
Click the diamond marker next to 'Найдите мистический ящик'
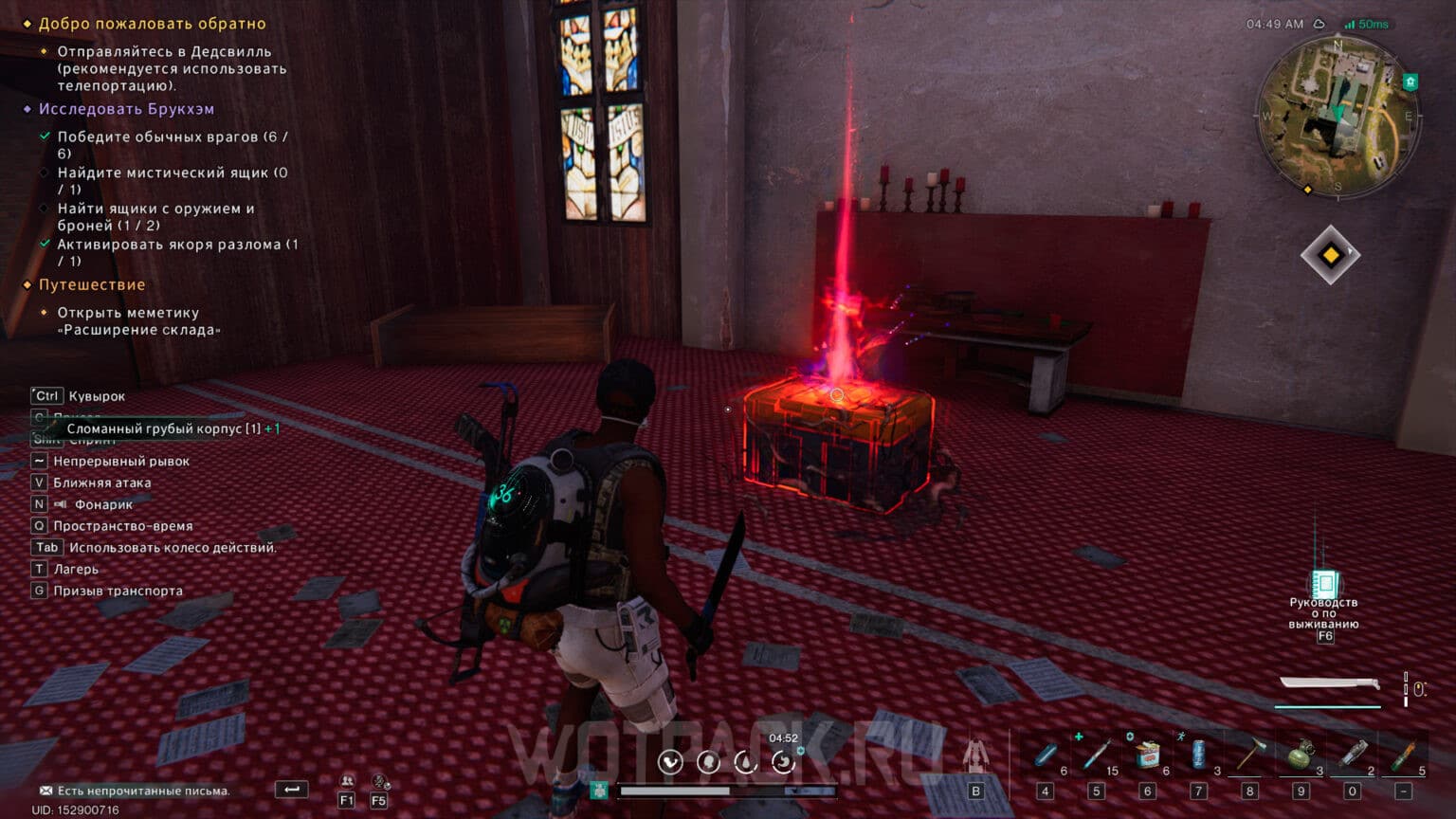(x=44, y=172)
